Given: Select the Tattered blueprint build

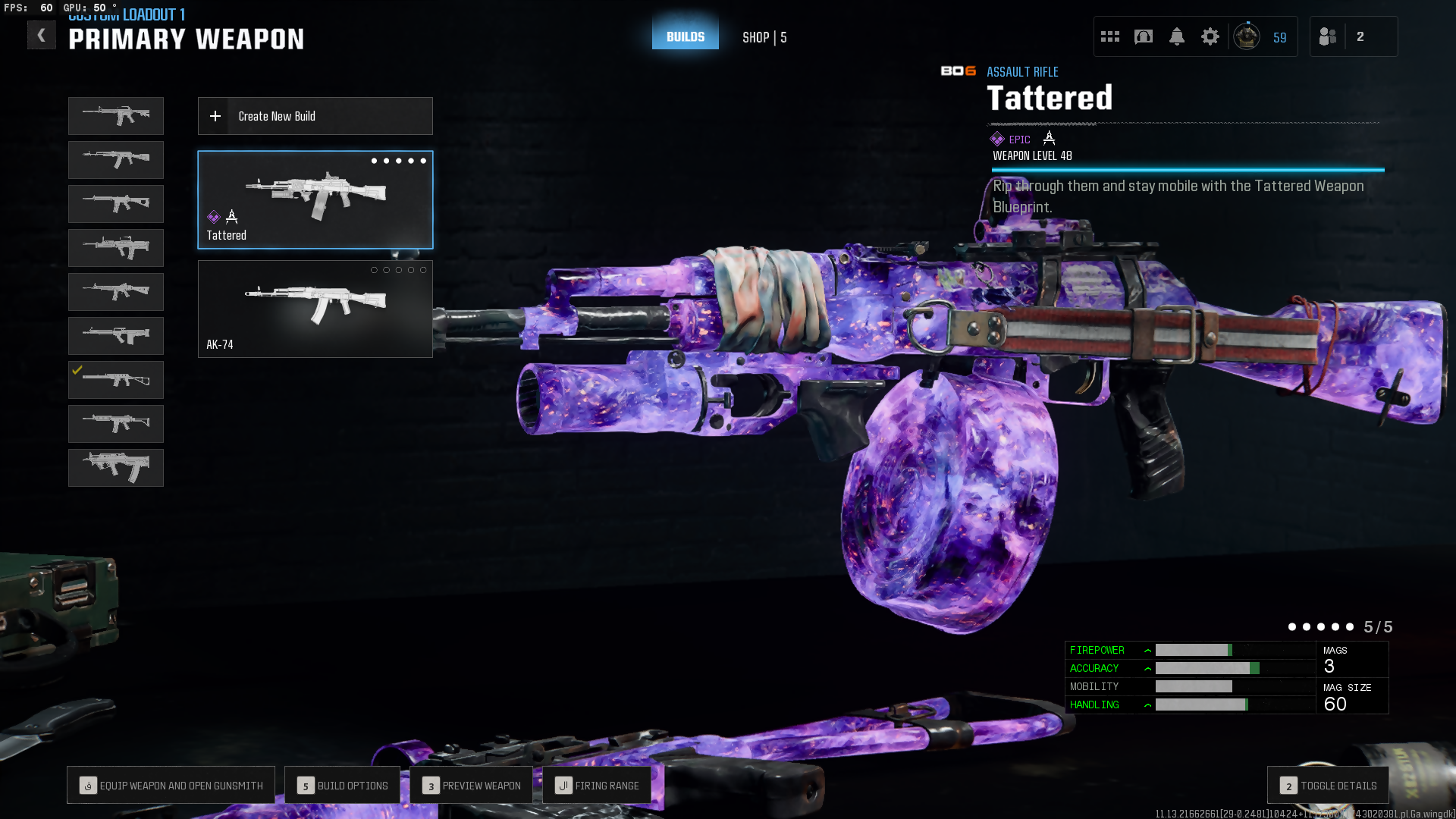Looking at the screenshot, I should pyautogui.click(x=315, y=199).
